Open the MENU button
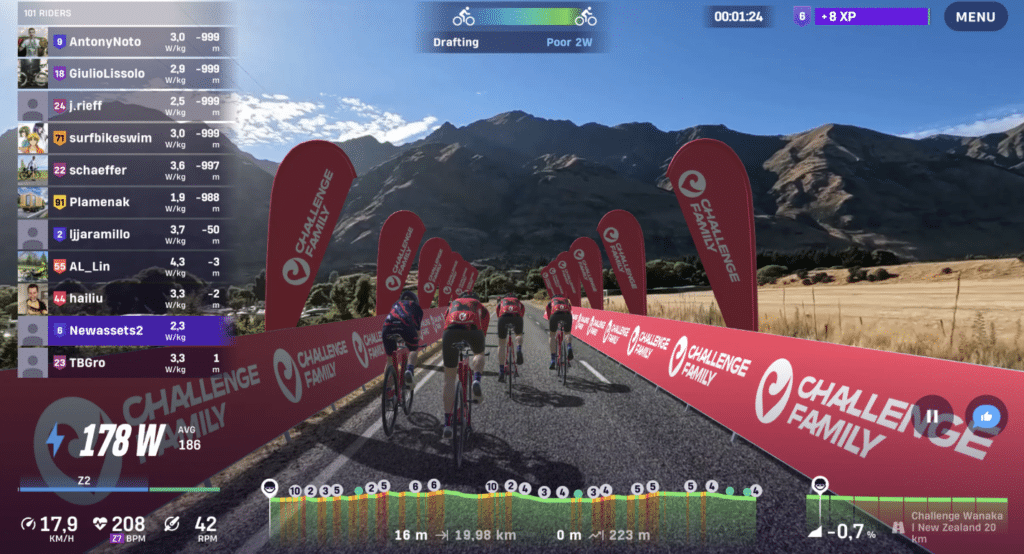Image resolution: width=1024 pixels, height=554 pixels. (x=975, y=17)
